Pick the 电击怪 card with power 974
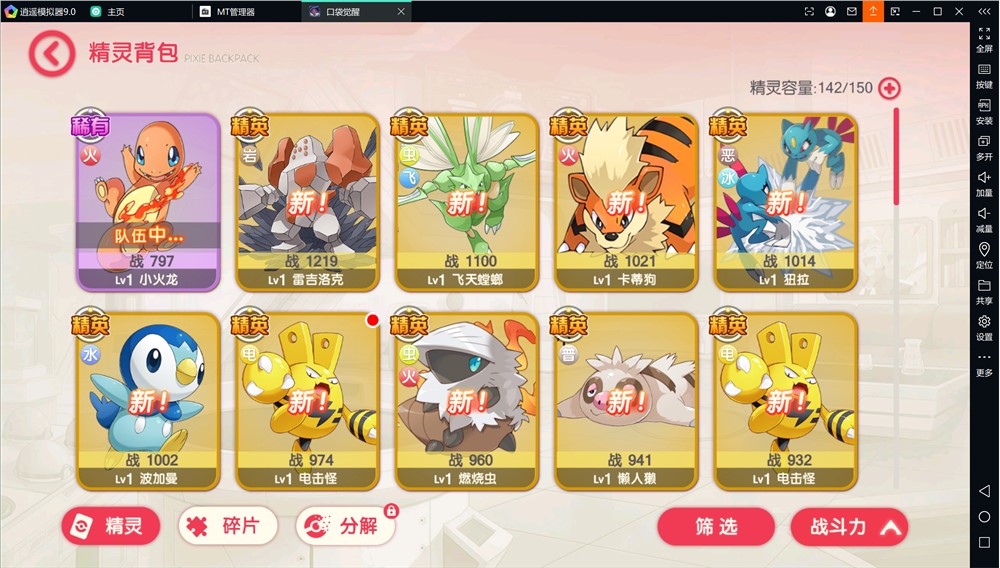 tap(307, 400)
